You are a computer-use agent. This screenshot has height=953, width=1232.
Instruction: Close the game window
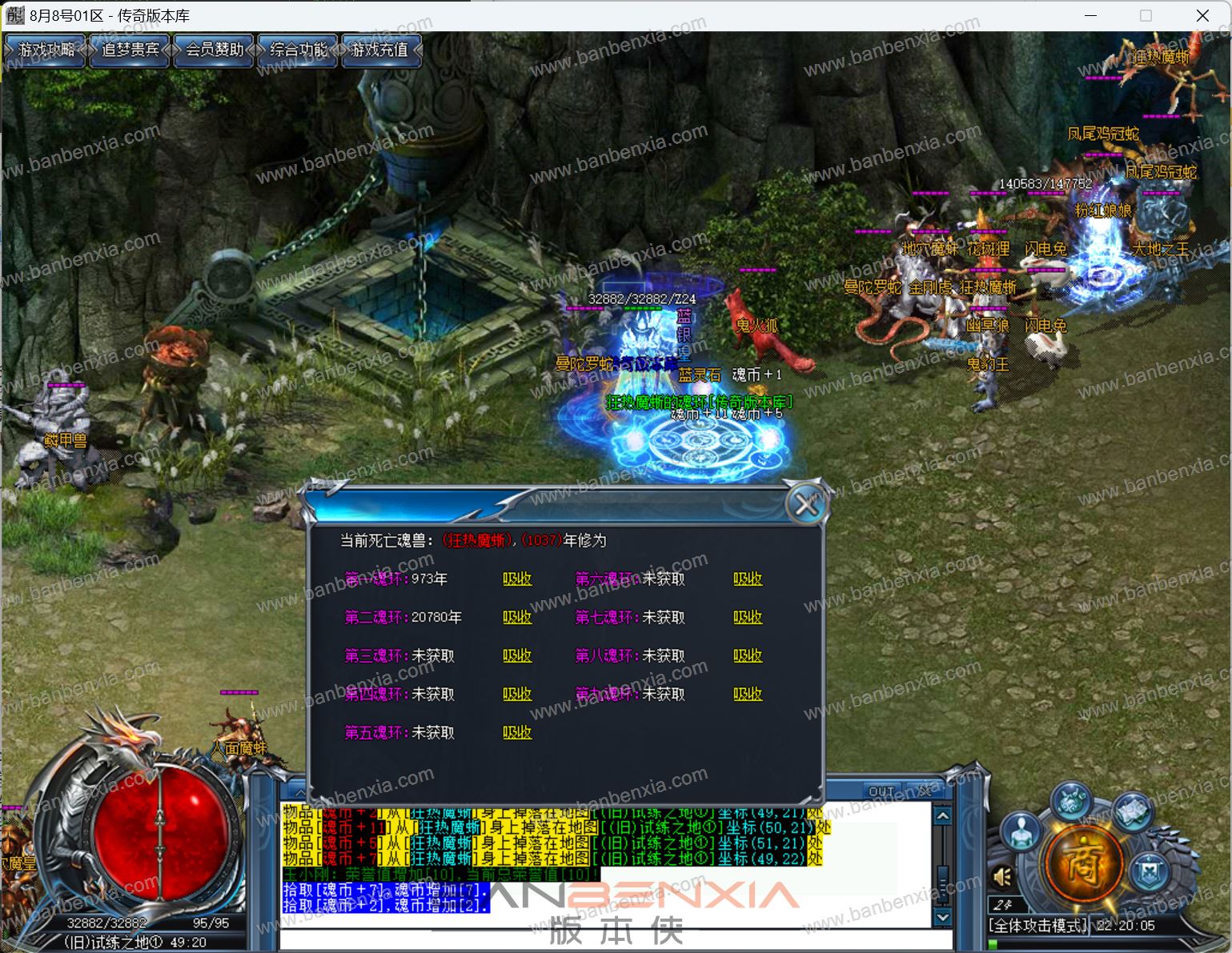click(x=1202, y=15)
